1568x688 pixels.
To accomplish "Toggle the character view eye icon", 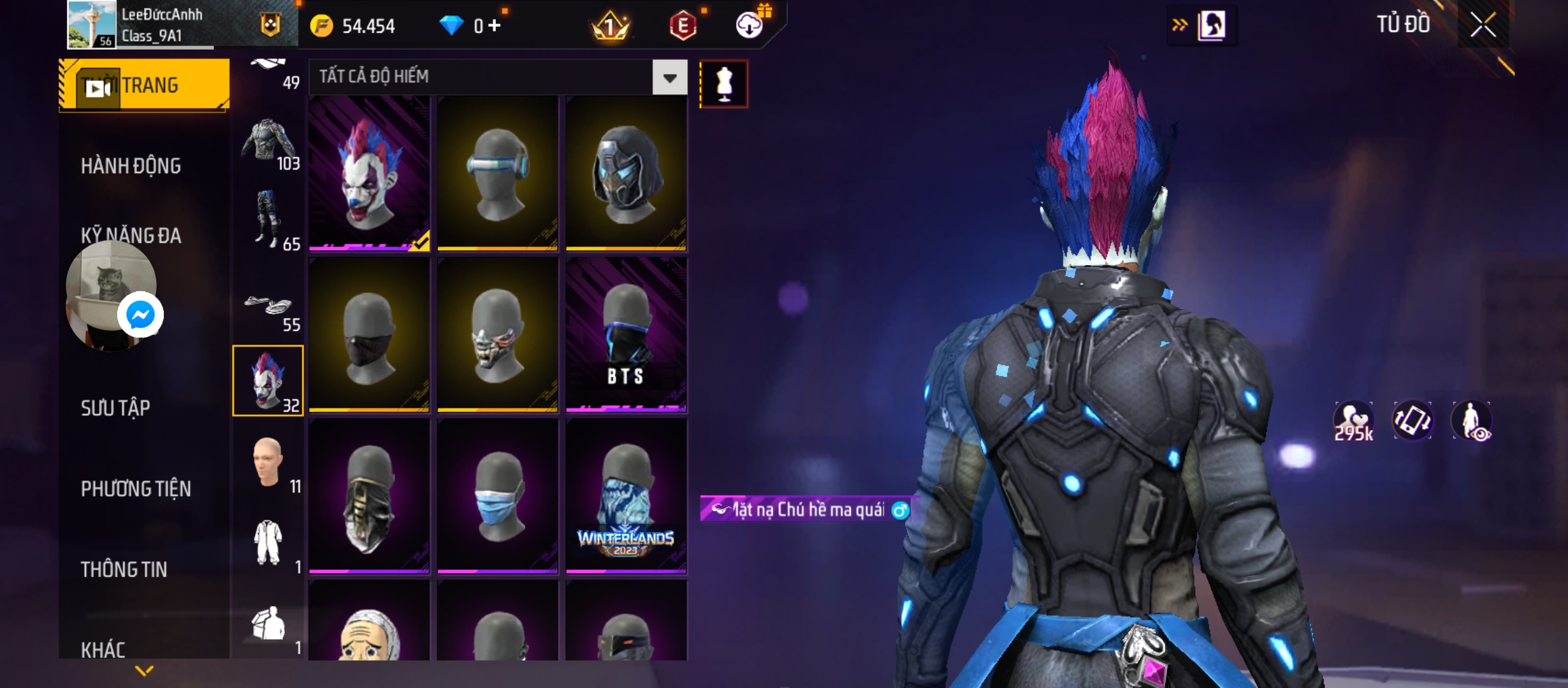I will (x=1471, y=422).
